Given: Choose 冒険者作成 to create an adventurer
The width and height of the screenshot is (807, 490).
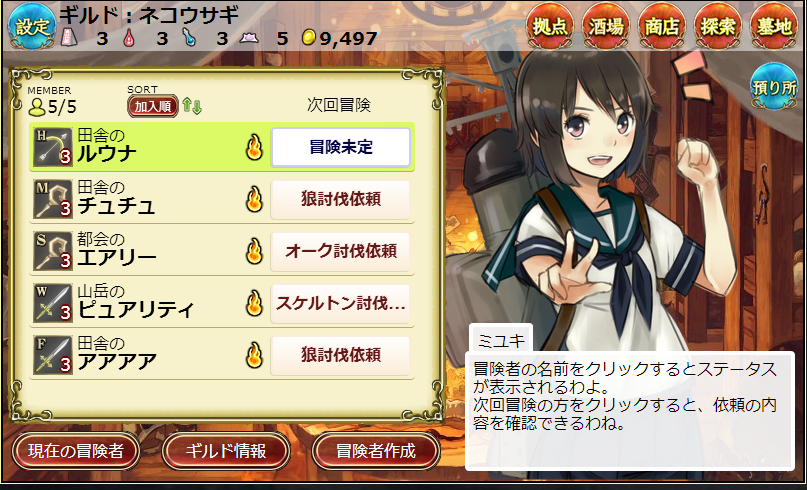Looking at the screenshot, I should point(376,451).
